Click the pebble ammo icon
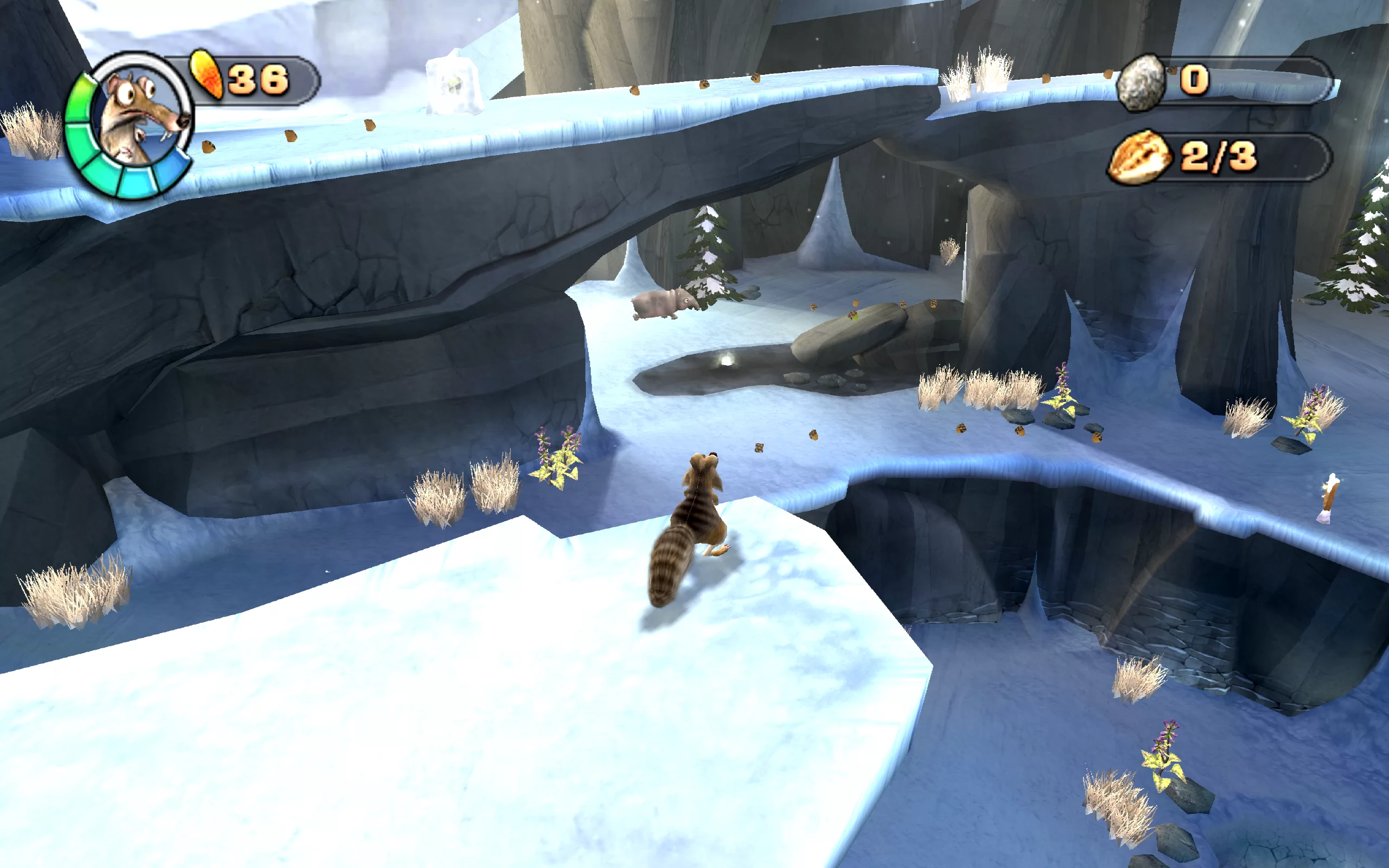The image size is (1389, 868). tap(1141, 82)
